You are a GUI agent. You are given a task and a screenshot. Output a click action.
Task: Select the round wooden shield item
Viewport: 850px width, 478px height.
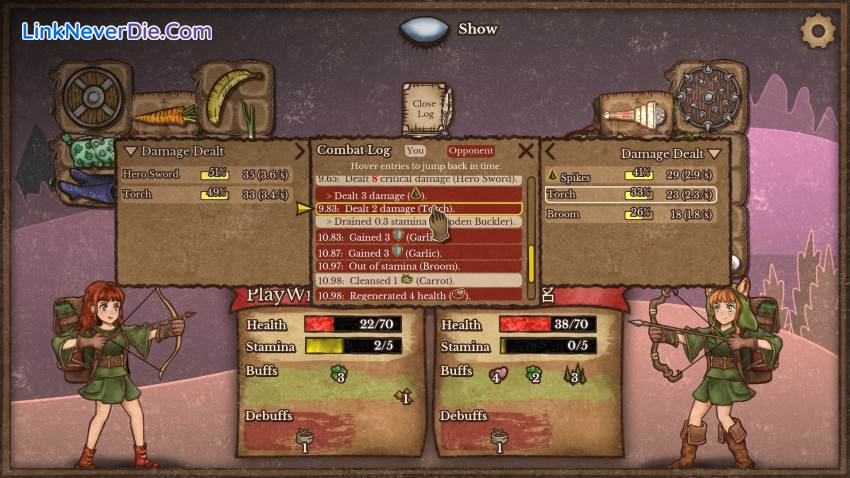click(x=91, y=97)
